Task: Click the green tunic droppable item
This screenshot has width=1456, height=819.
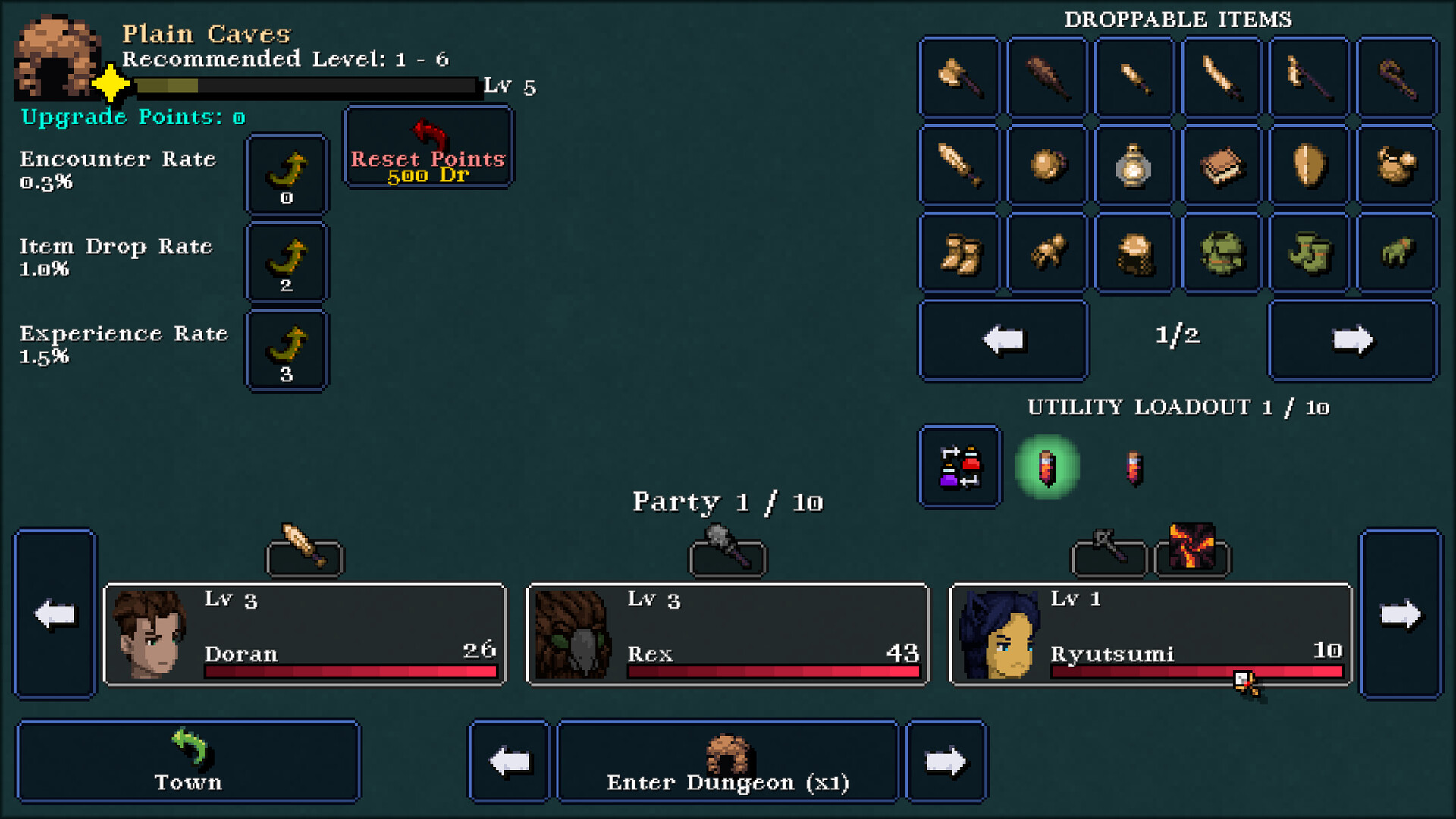Action: 1221,253
